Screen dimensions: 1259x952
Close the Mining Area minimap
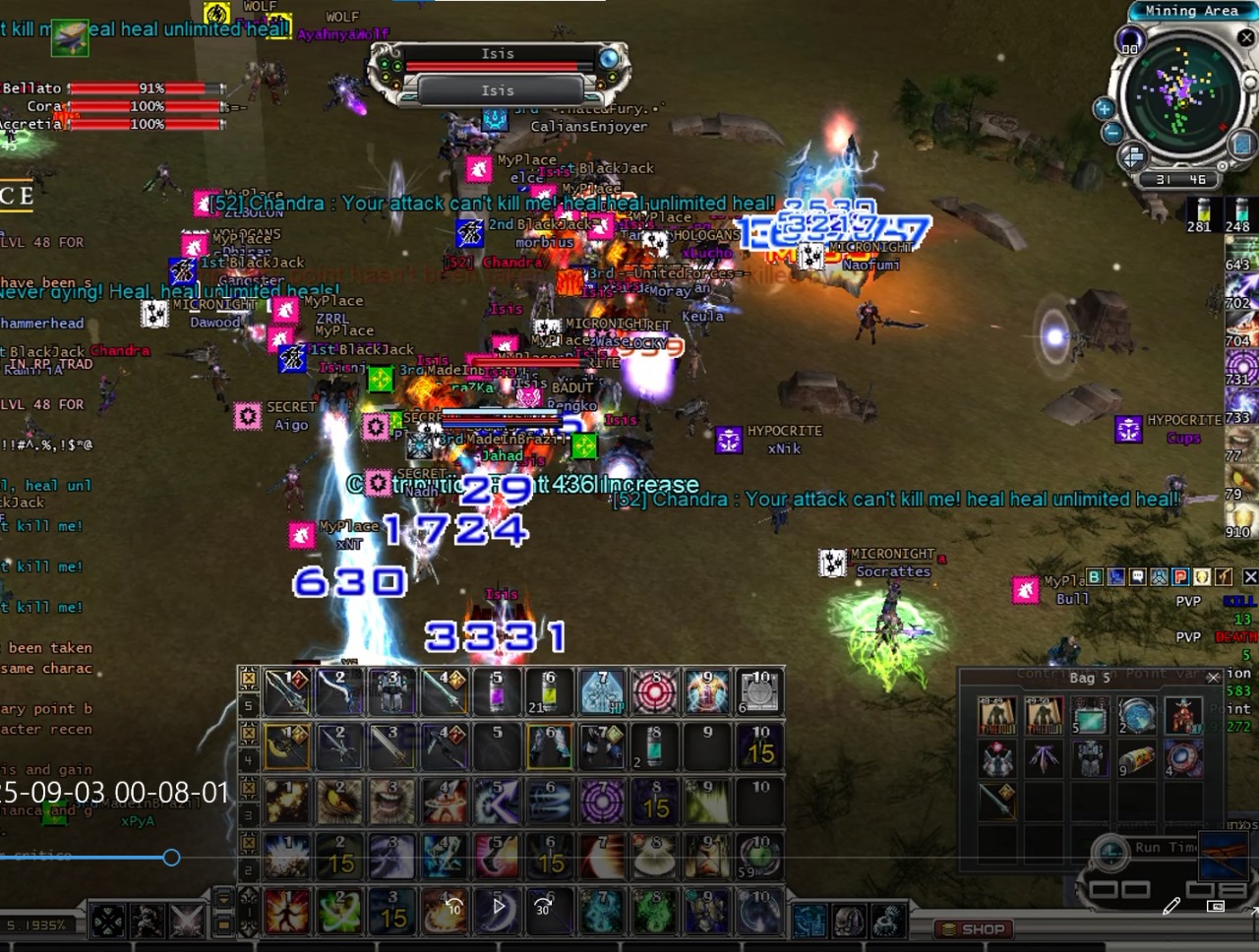pyautogui.click(x=1246, y=37)
